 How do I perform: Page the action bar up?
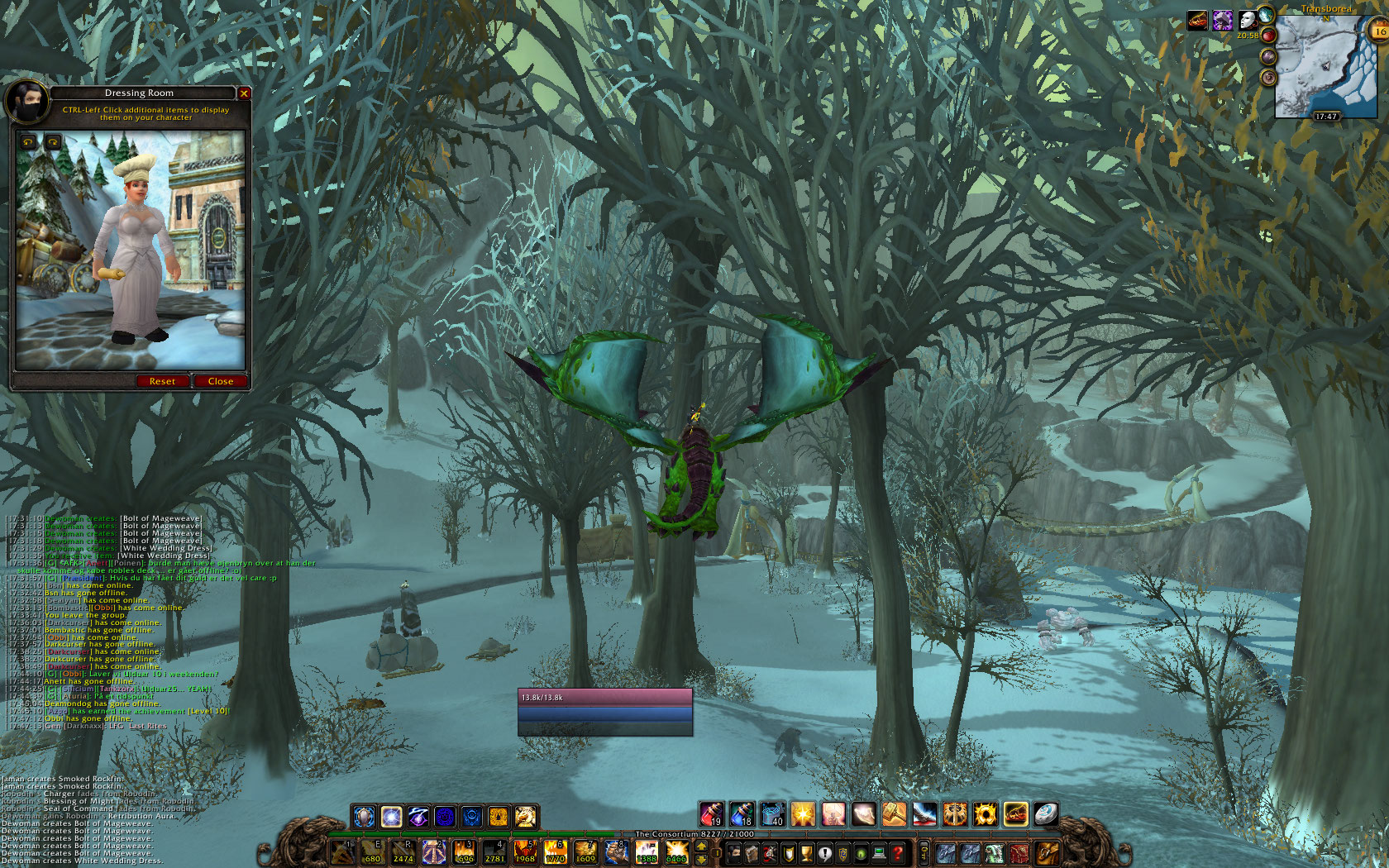pos(701,847)
